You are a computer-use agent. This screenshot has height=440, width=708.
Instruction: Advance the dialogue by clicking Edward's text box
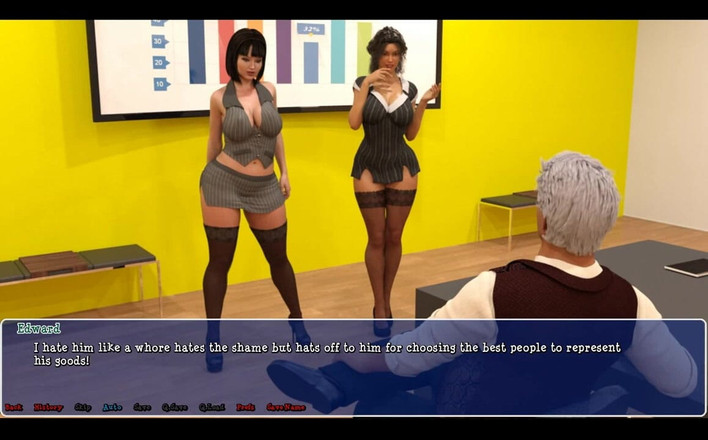(353, 362)
